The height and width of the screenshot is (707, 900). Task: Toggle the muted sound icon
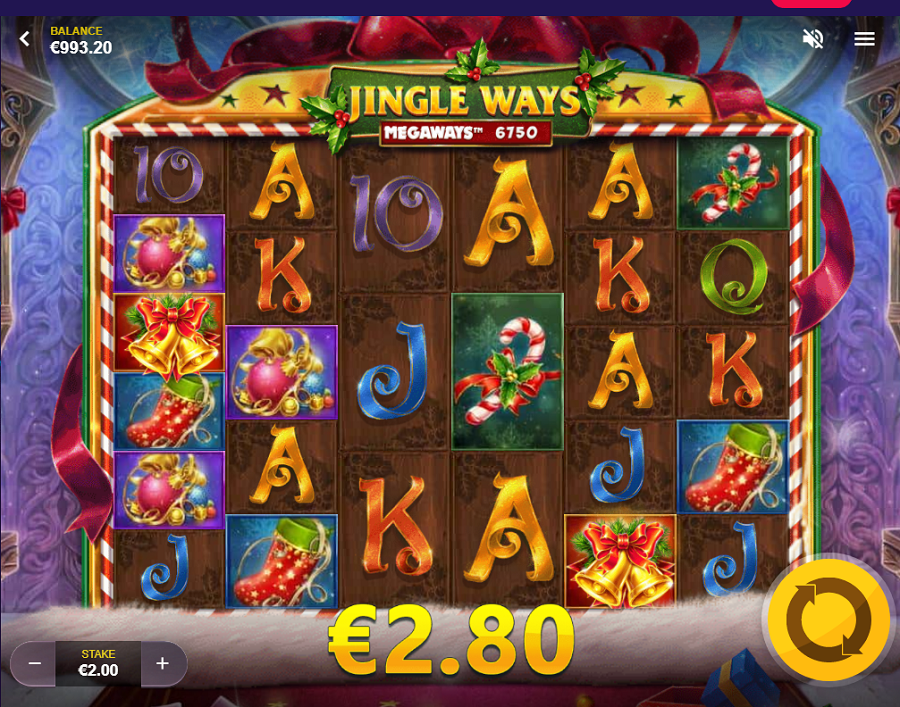[x=813, y=39]
